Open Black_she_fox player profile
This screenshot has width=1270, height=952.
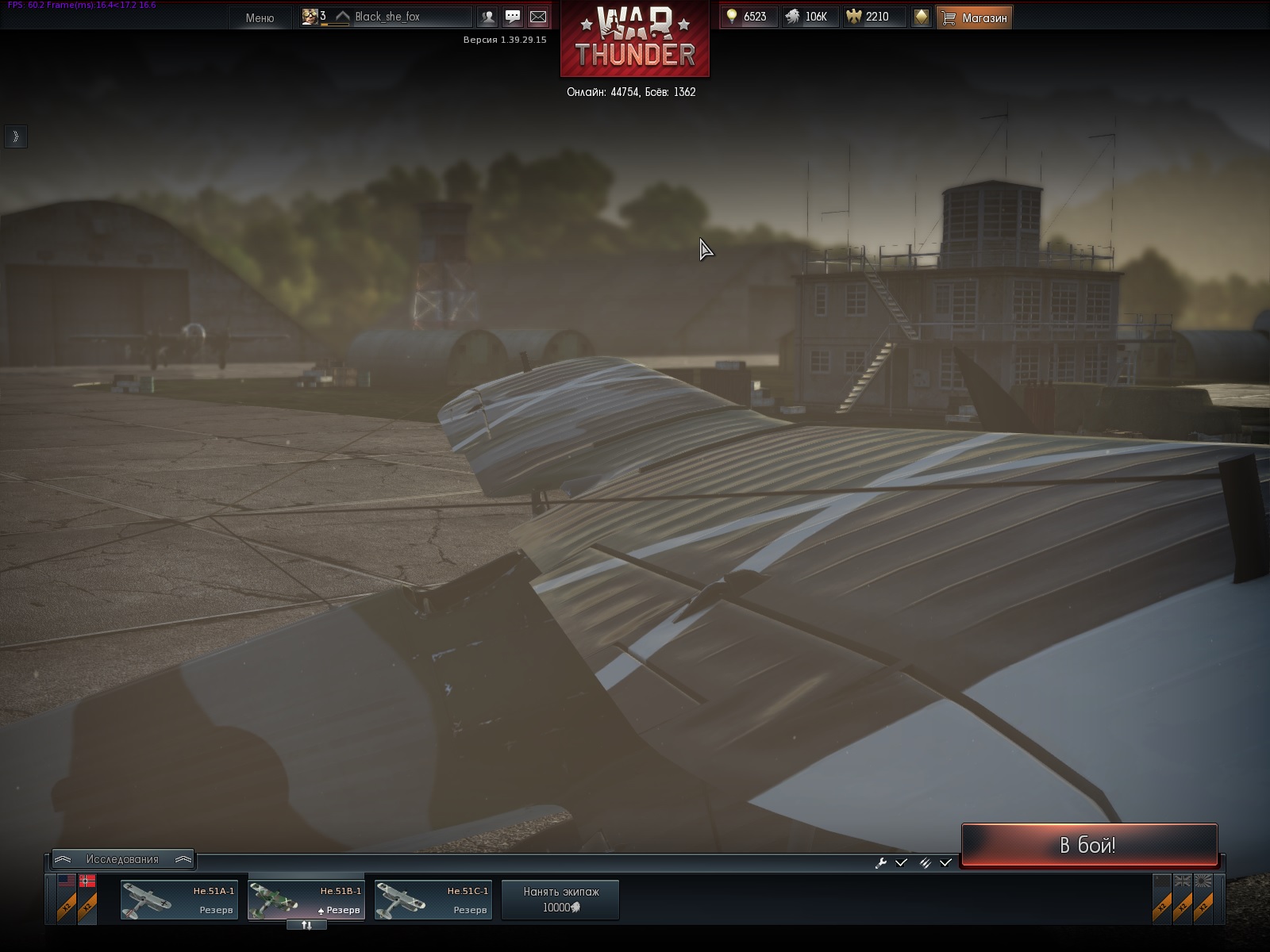click(387, 17)
